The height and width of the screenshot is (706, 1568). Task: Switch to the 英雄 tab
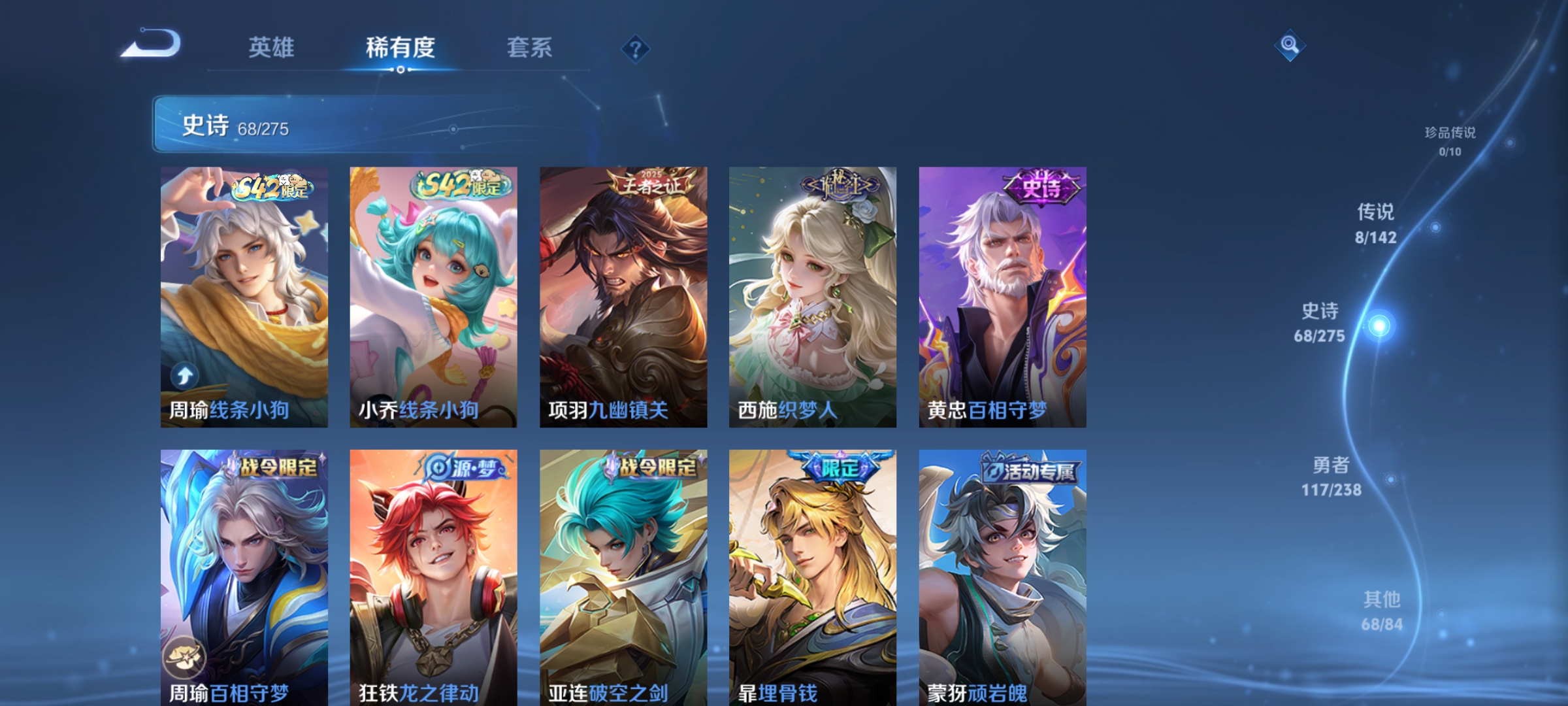pyautogui.click(x=271, y=47)
